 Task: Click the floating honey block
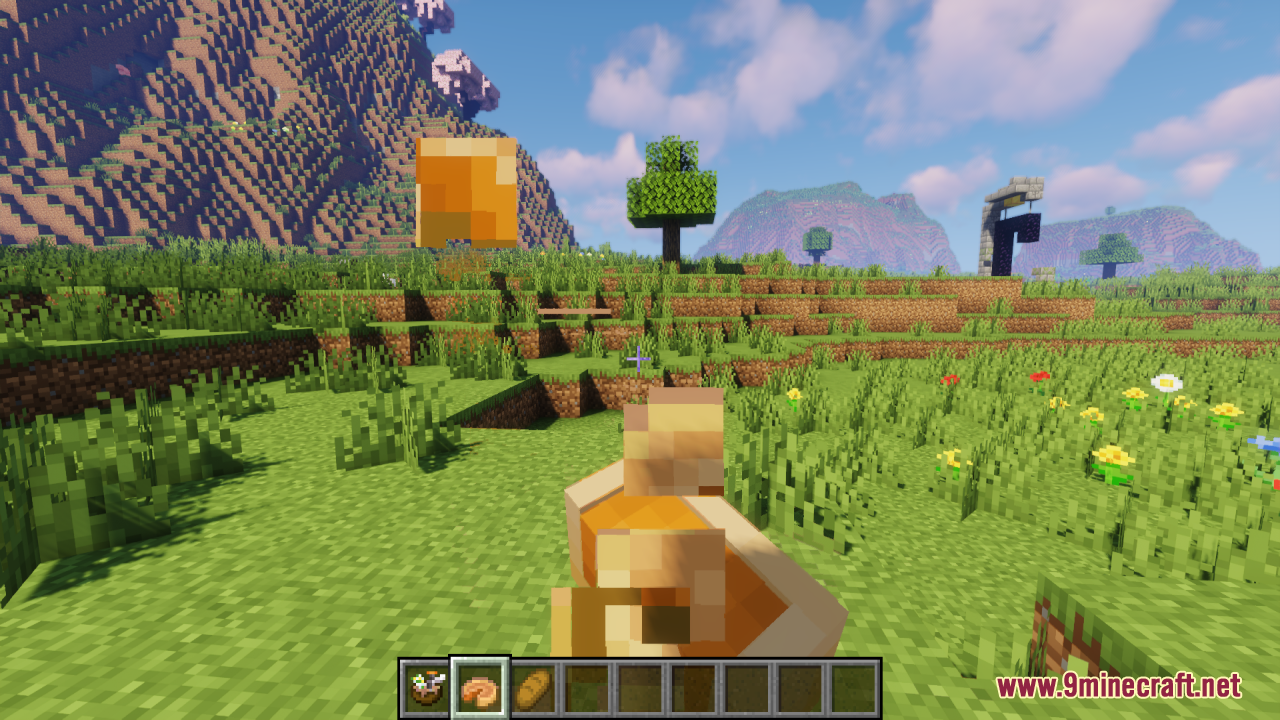click(x=465, y=190)
